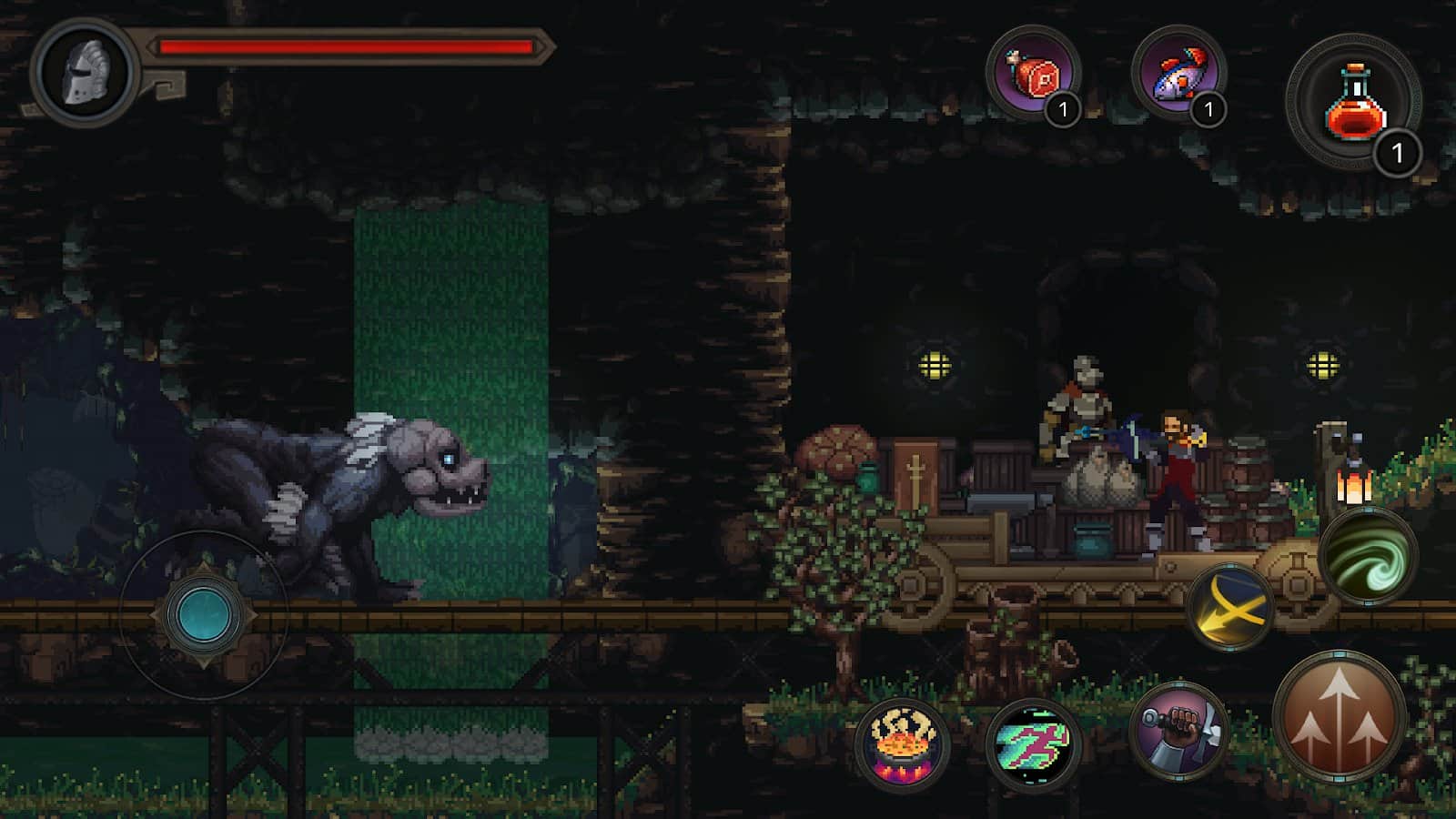This screenshot has width=1456, height=819.
Task: Use the raw meat item
Action: coord(1033,73)
